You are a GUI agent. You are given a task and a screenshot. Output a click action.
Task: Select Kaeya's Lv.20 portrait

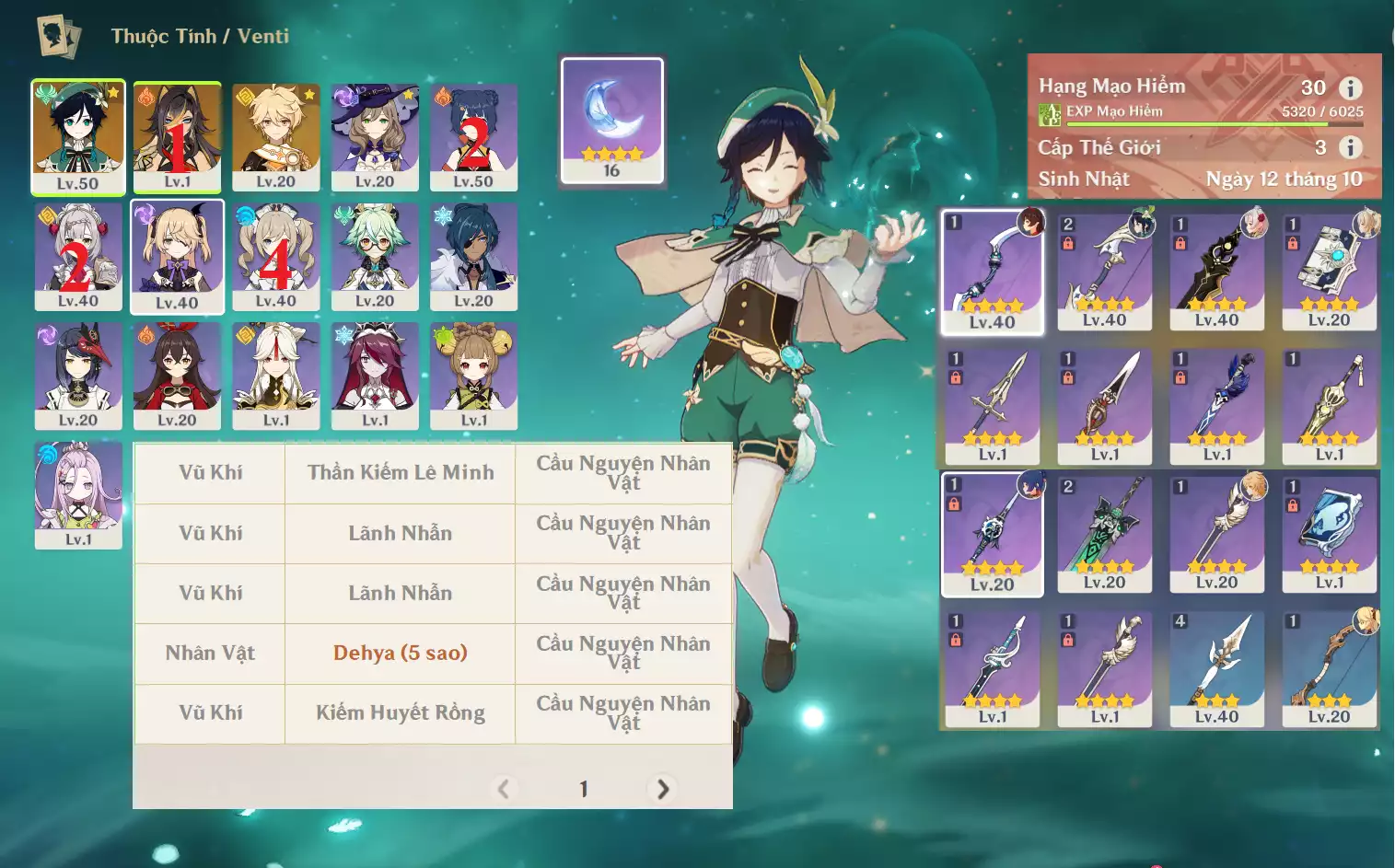[x=473, y=256]
